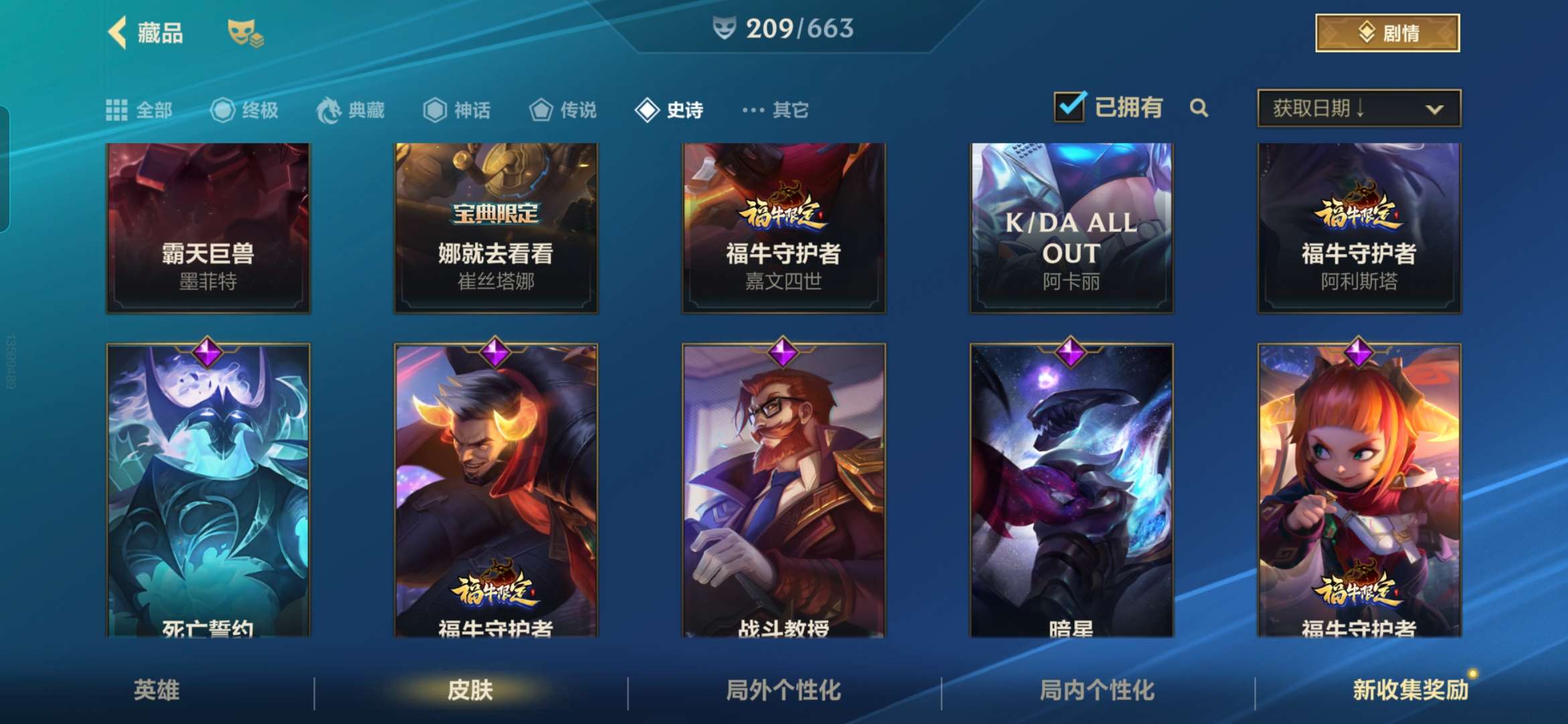1568x724 pixels.
Task: Filter skins by 传说 rarity
Action: [563, 110]
